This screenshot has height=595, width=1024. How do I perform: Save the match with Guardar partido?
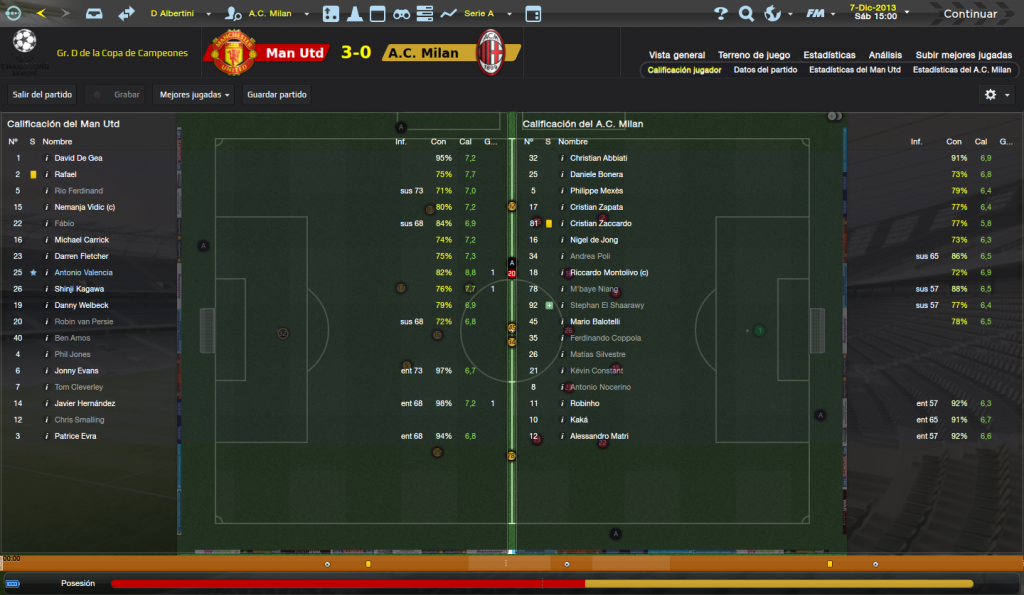tap(276, 94)
